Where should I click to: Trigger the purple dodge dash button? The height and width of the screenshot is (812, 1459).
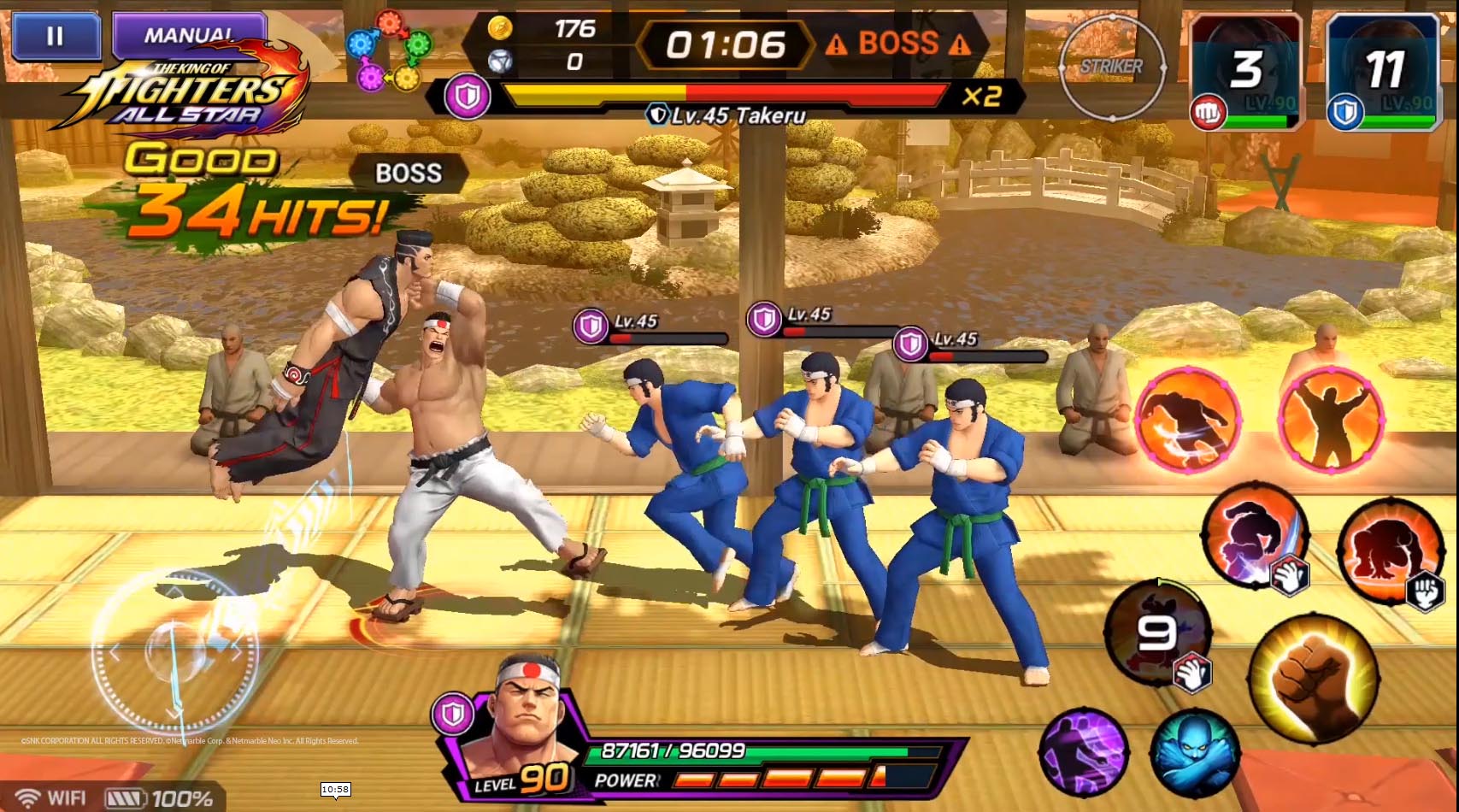[x=1084, y=752]
